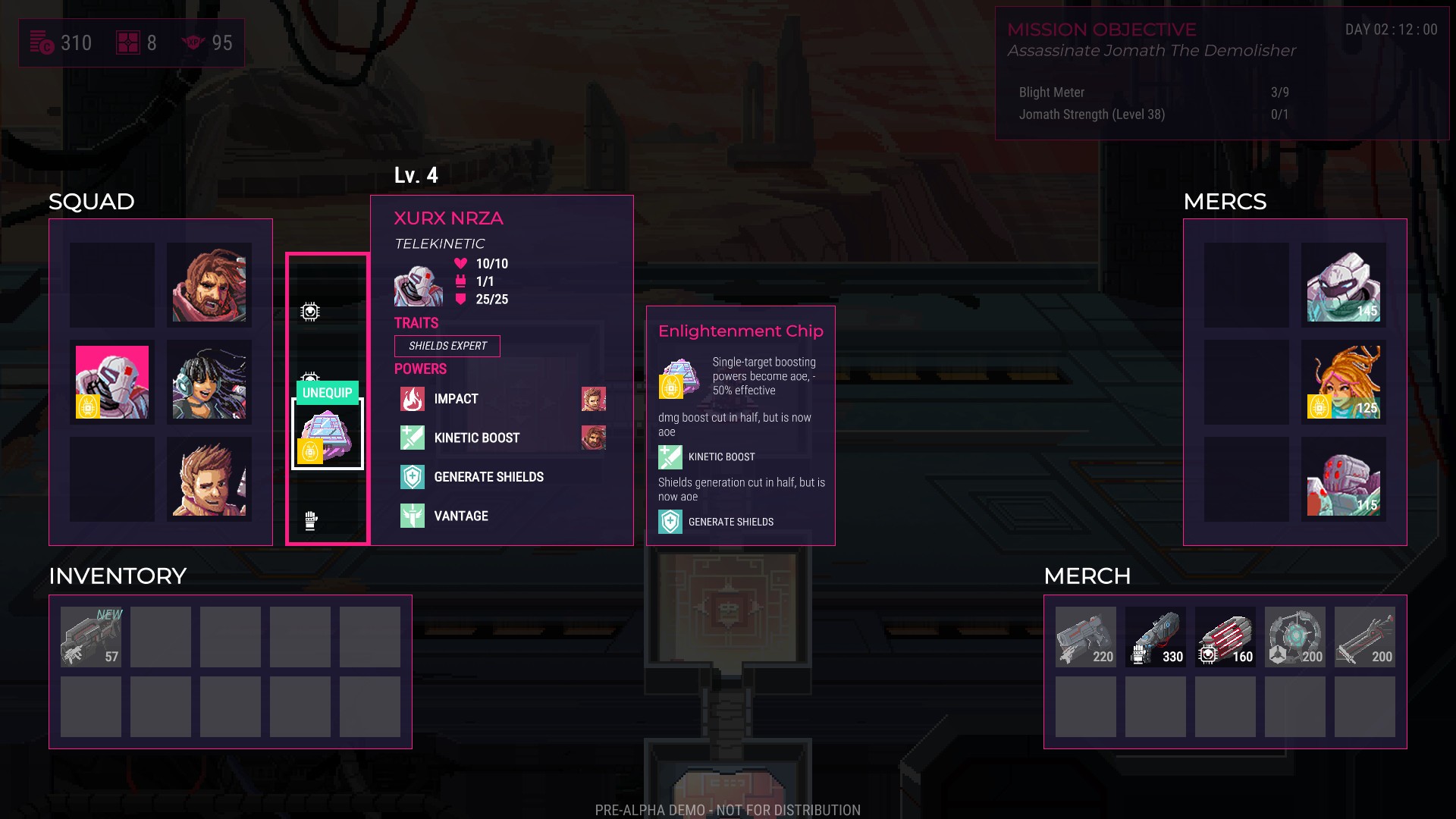The image size is (1456, 819).
Task: Select the Vantage power icon
Action: (x=412, y=516)
